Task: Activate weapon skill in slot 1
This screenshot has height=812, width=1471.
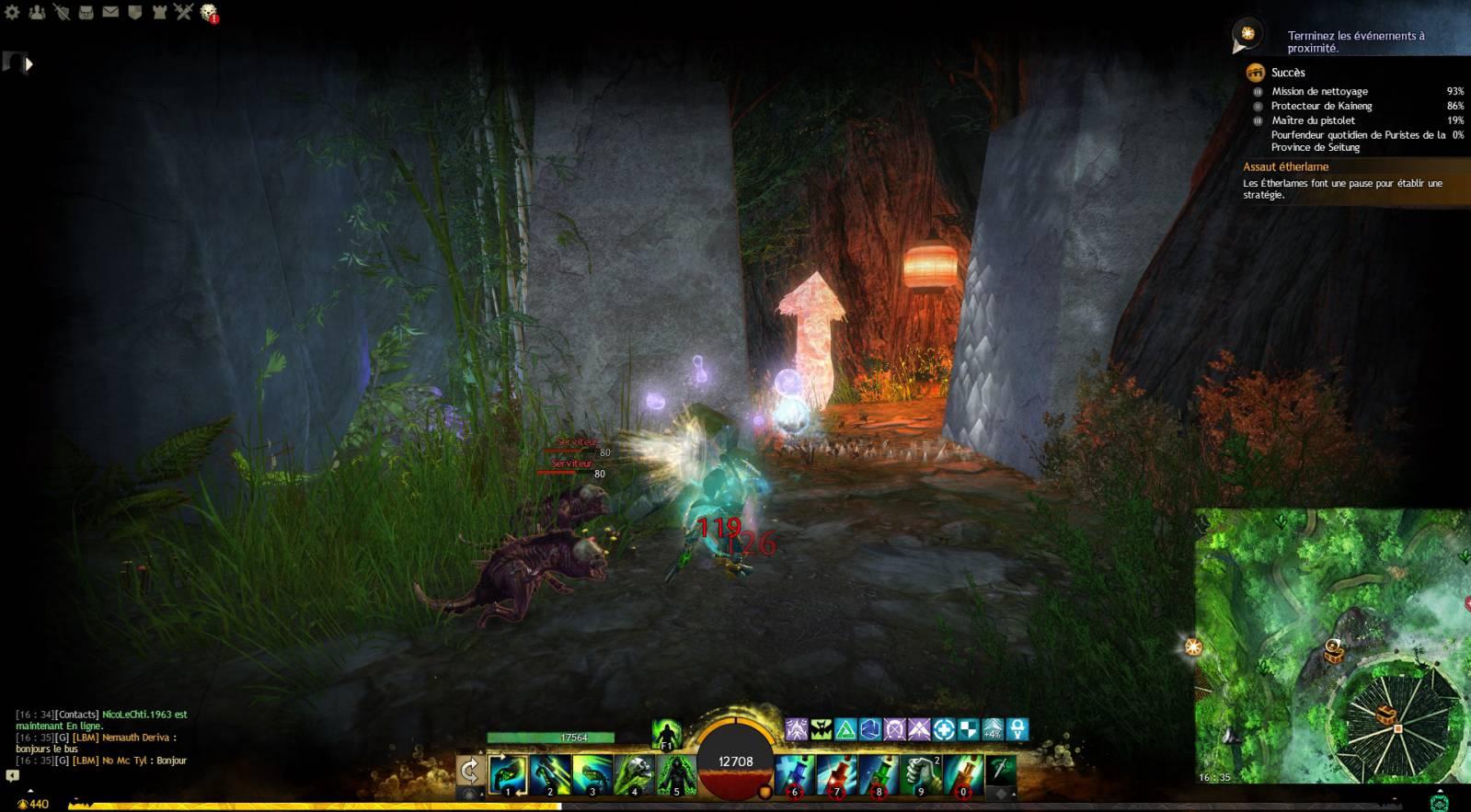Action: coord(508,773)
